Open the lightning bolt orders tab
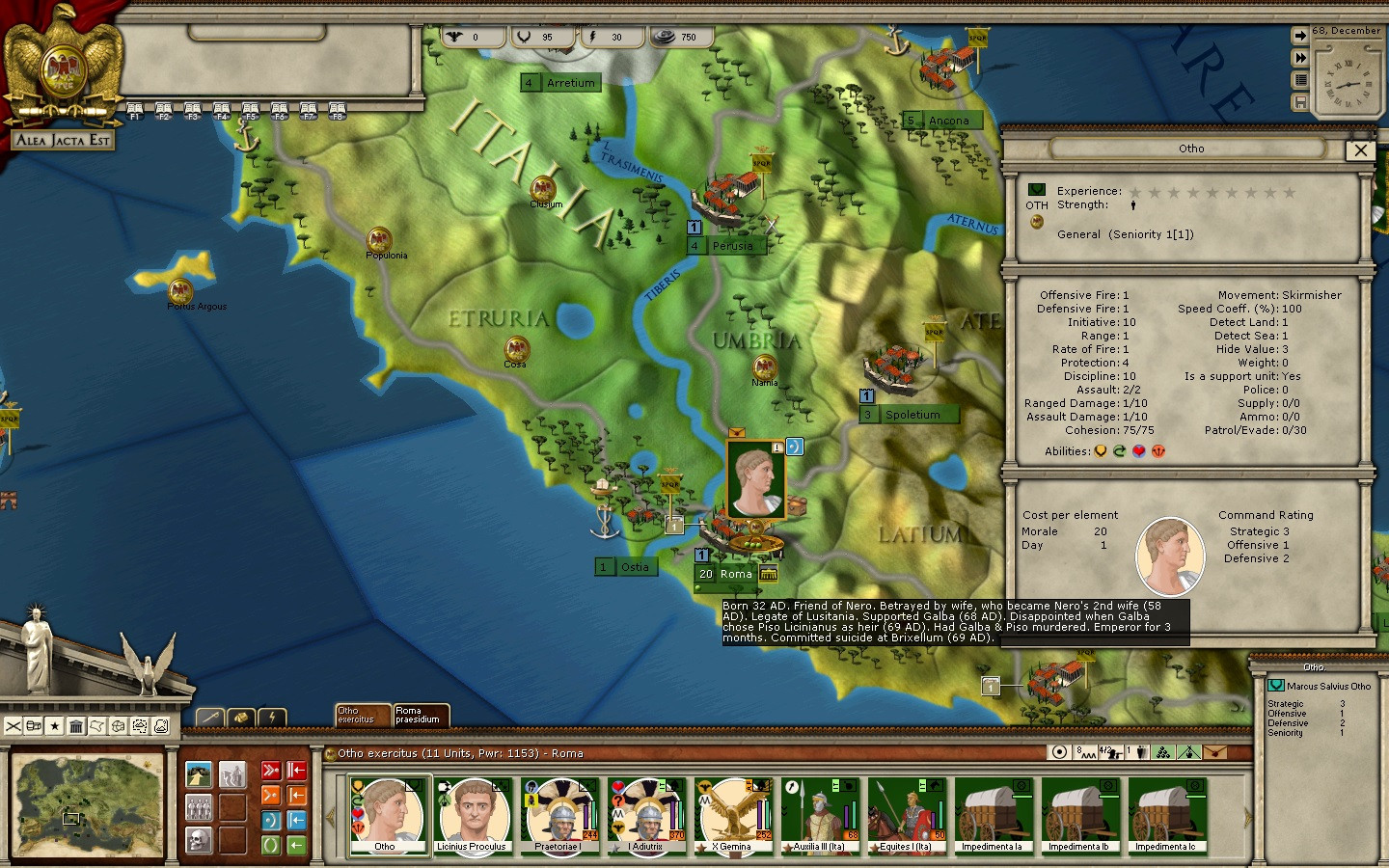Image resolution: width=1389 pixels, height=868 pixels. (x=273, y=717)
